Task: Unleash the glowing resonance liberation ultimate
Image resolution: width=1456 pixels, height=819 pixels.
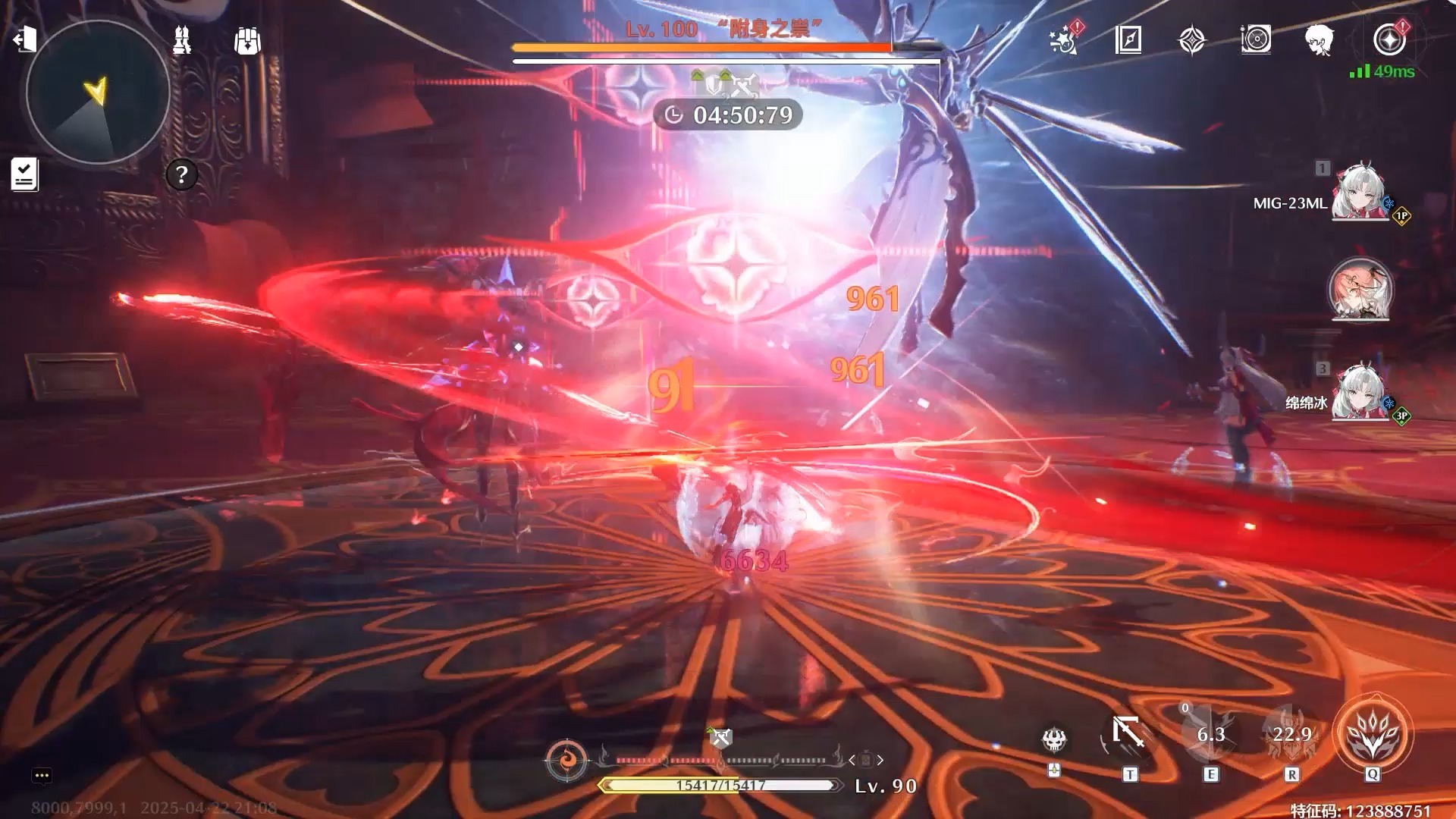Action: click(1373, 734)
